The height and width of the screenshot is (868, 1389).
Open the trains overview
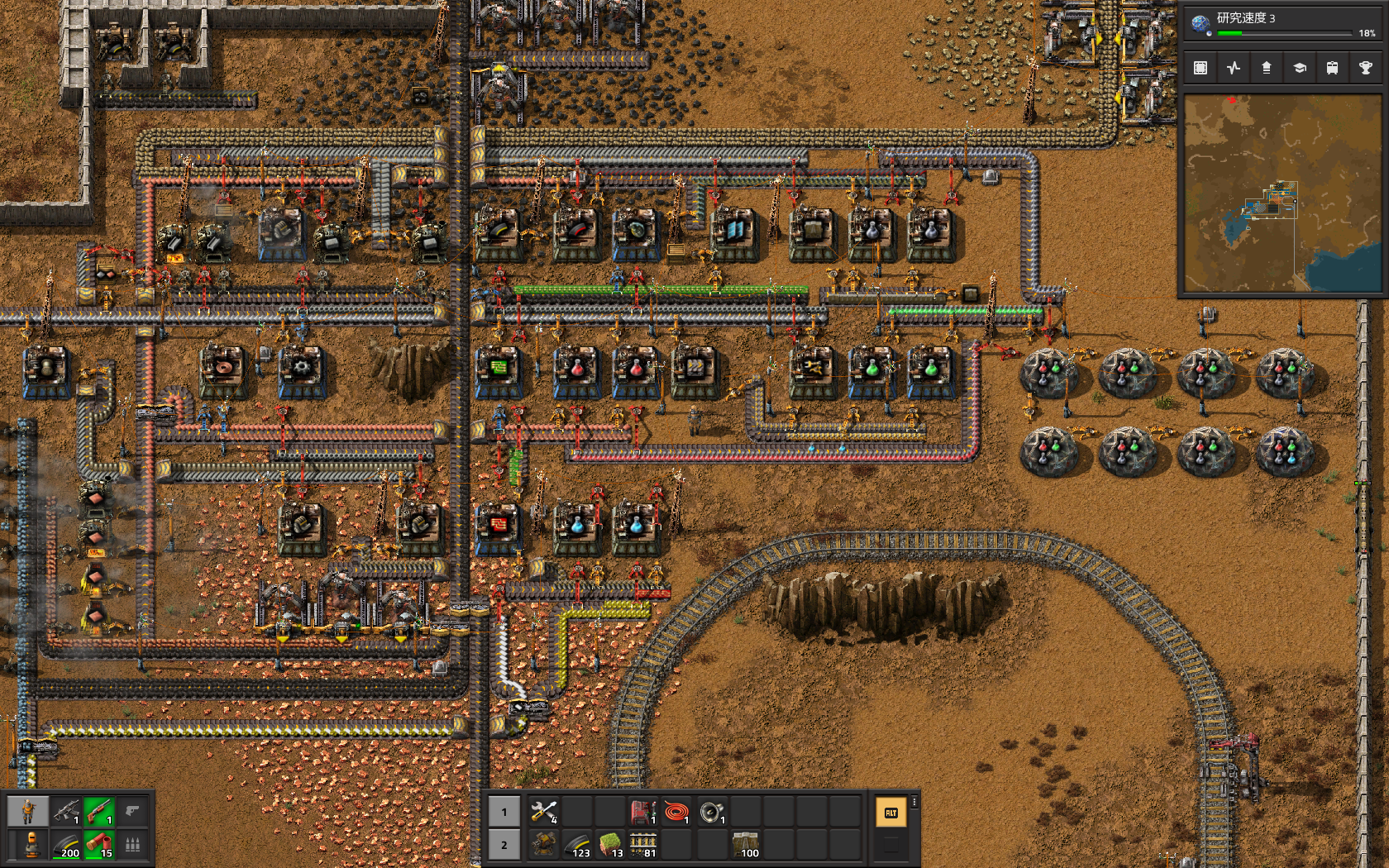coord(1332,68)
